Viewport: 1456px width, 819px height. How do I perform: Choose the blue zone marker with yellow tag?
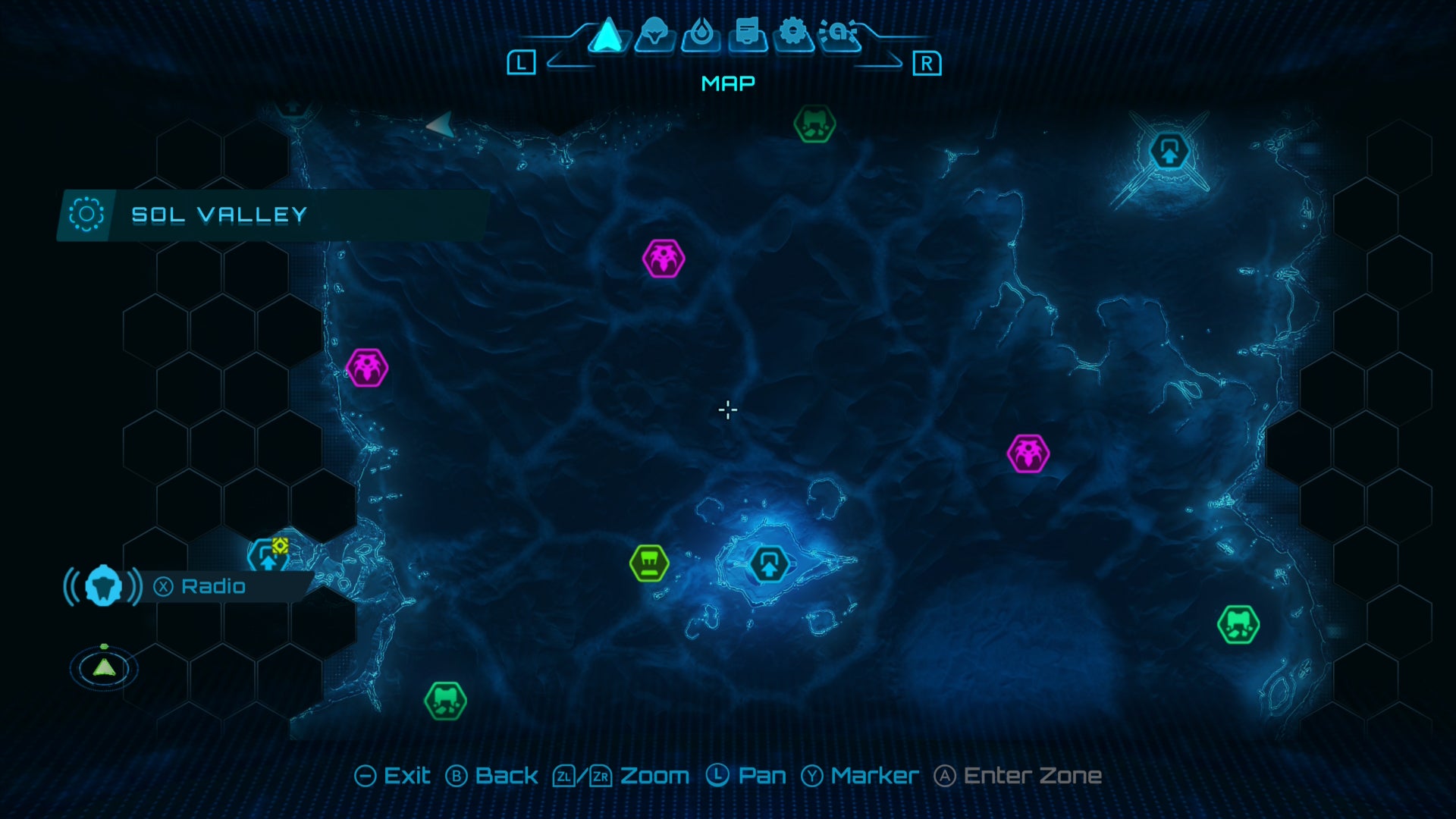pyautogui.click(x=268, y=557)
